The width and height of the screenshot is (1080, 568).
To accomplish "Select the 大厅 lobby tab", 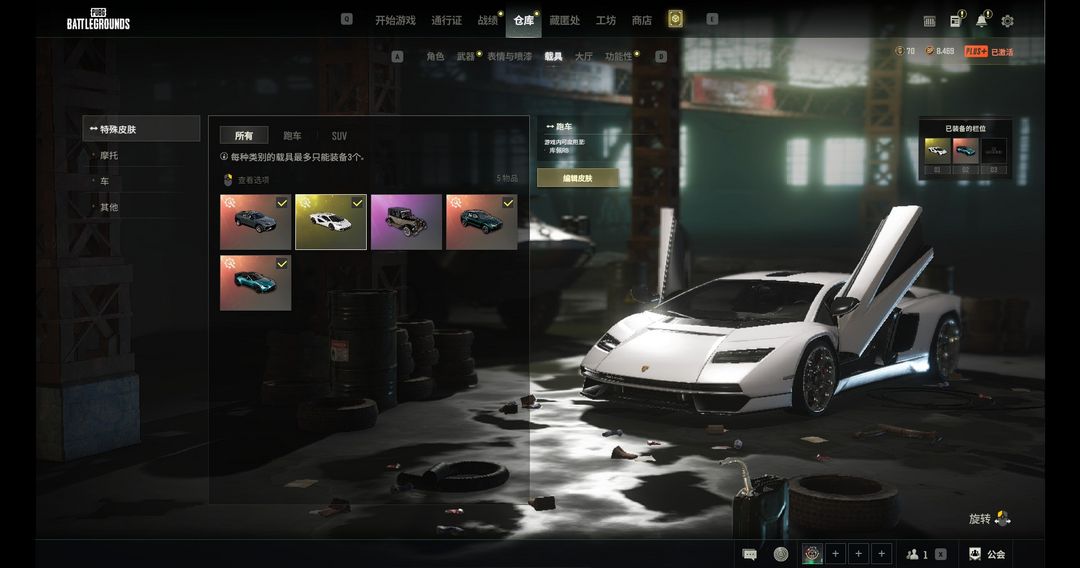I will pos(583,57).
